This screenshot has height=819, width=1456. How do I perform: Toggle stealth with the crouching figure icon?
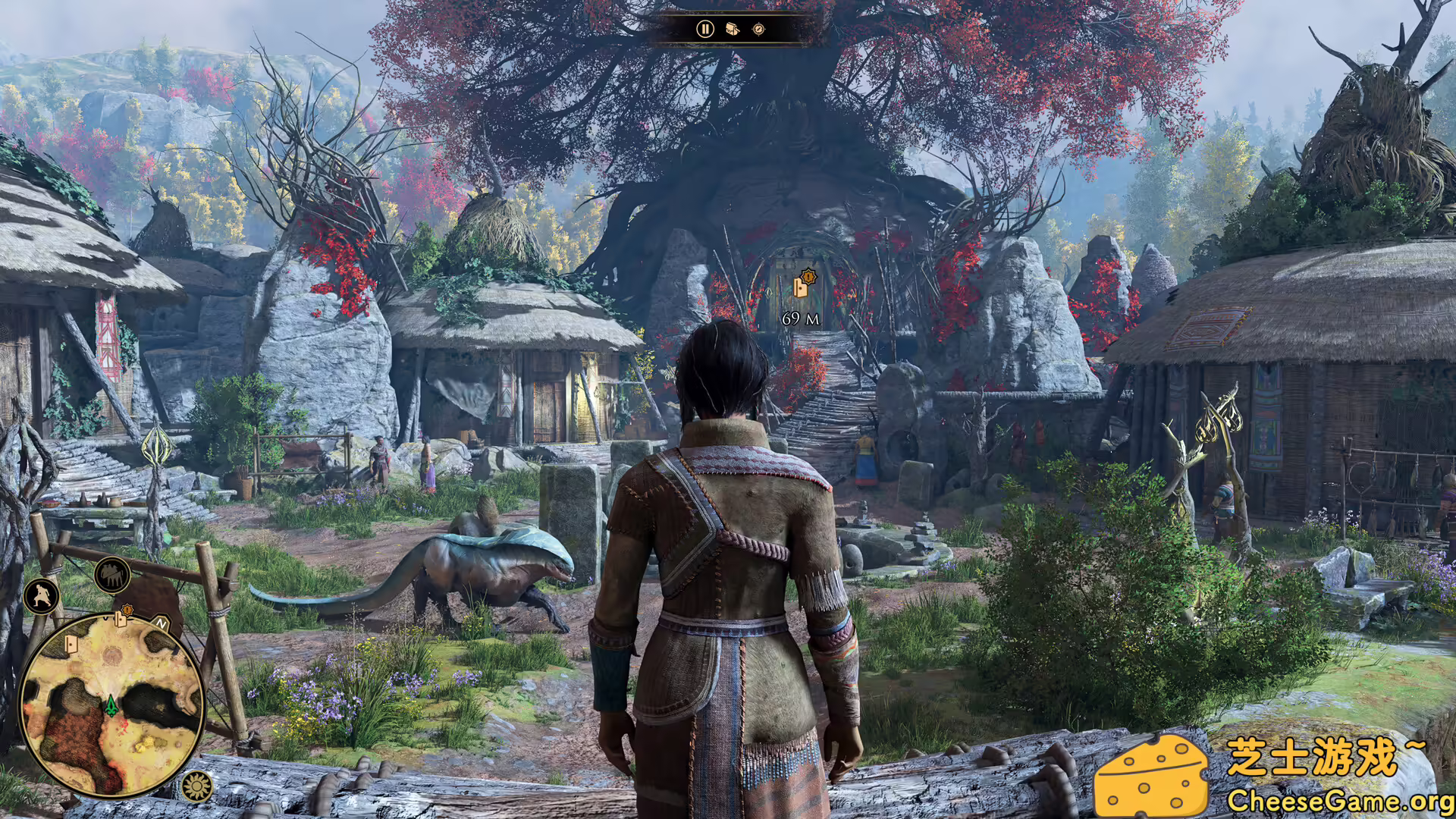point(41,594)
